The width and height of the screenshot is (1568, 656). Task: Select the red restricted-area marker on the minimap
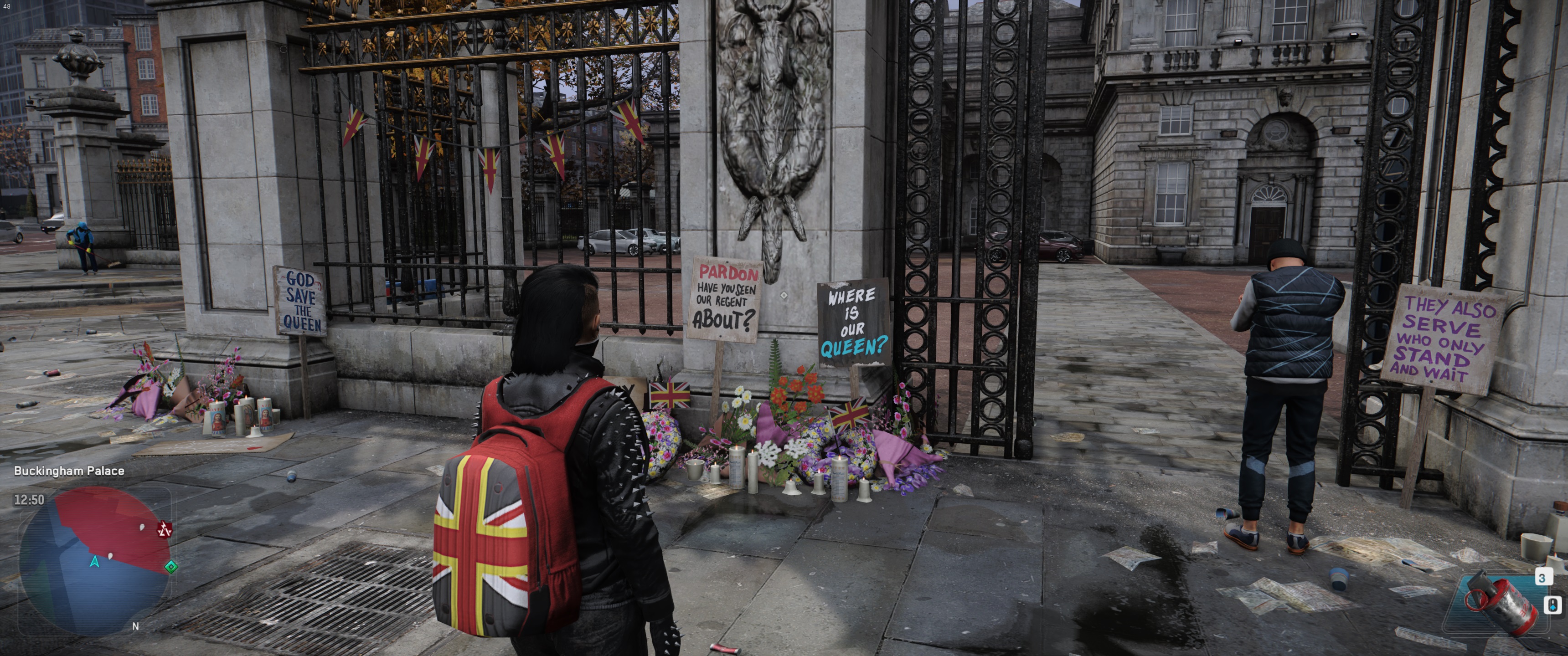(165, 529)
